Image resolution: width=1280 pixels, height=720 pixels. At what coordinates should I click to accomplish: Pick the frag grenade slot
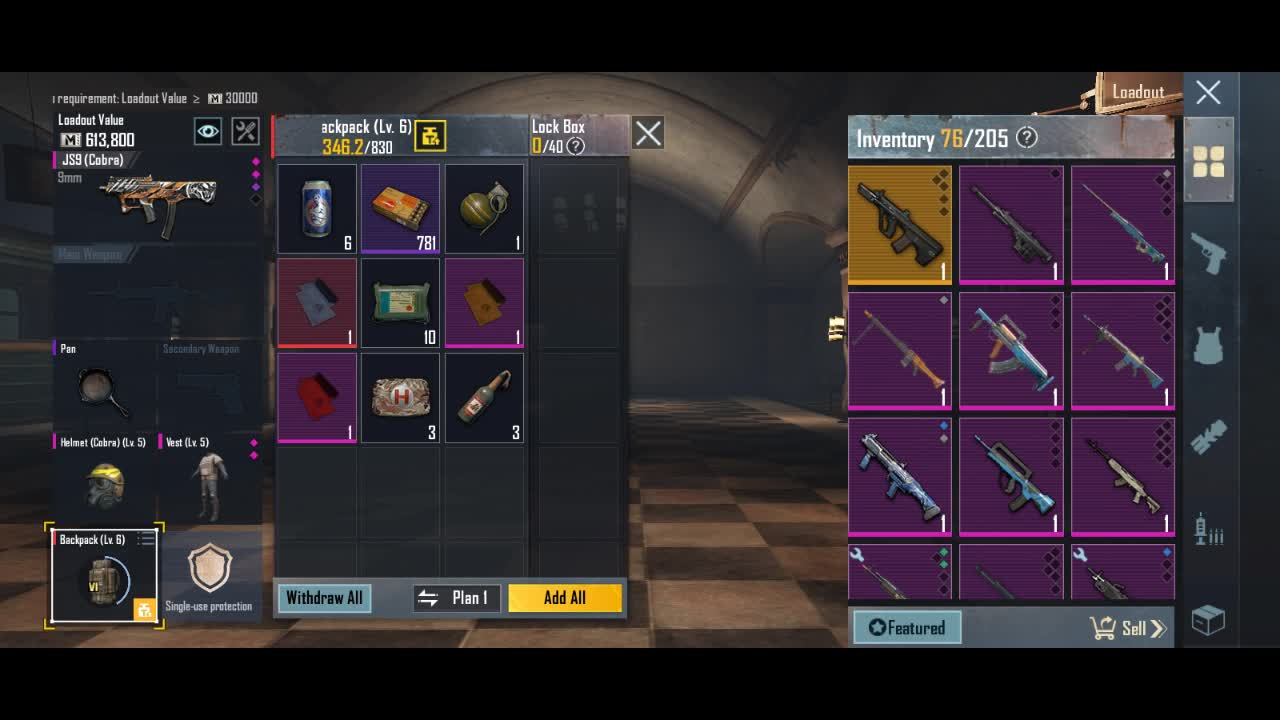tap(484, 209)
